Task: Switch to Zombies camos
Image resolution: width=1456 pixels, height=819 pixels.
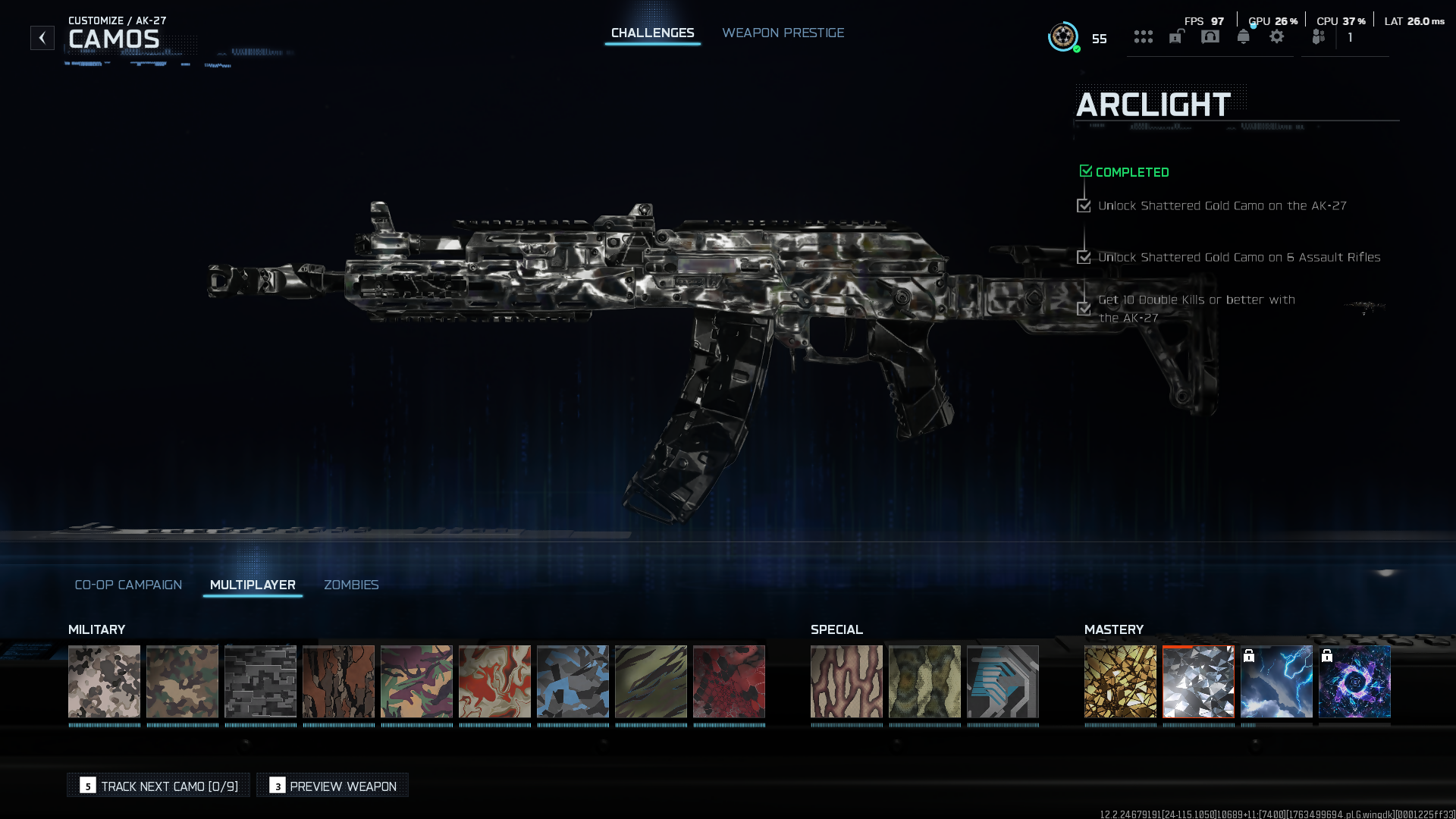Action: tap(351, 585)
